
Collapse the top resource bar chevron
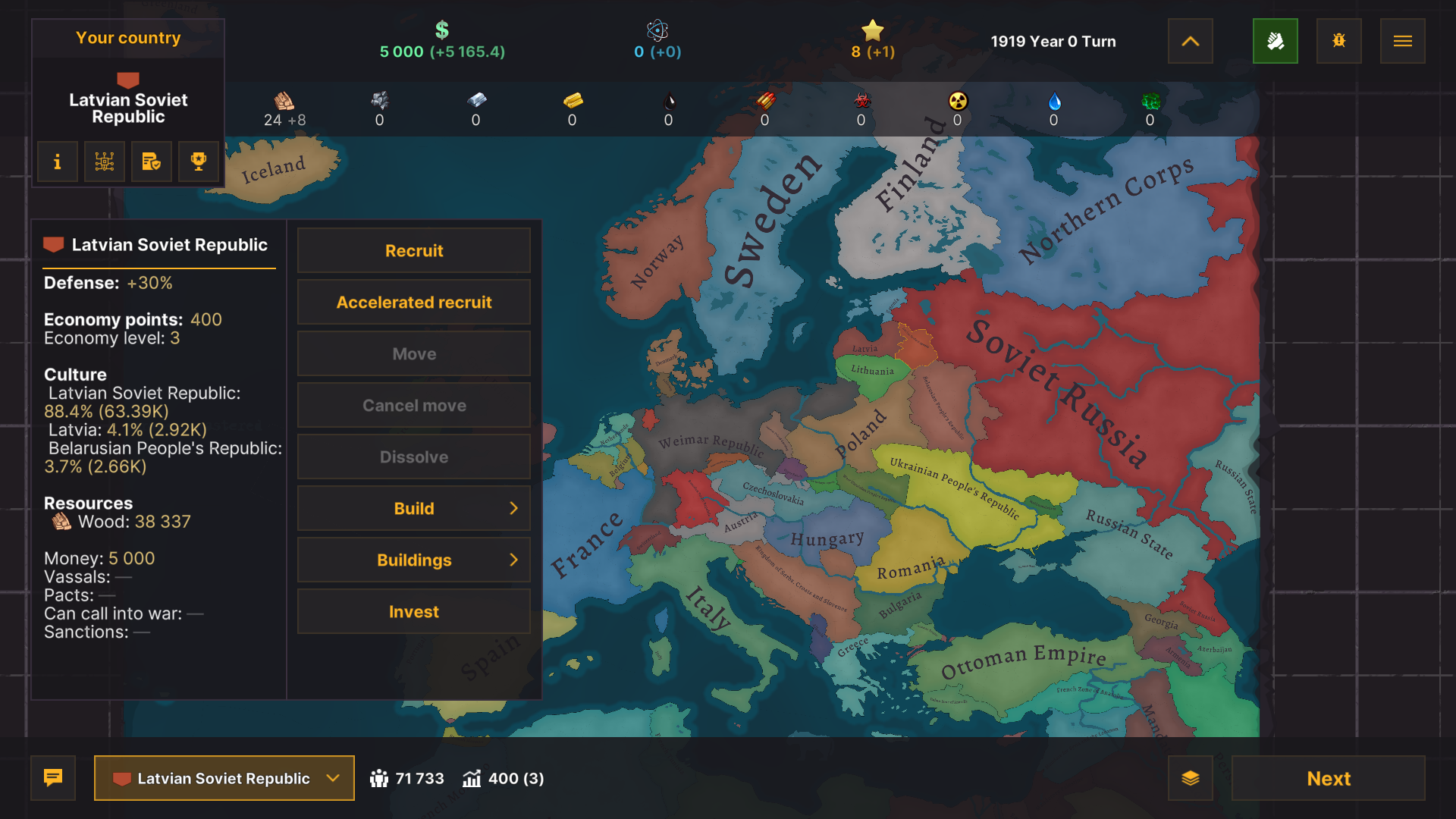pyautogui.click(x=1190, y=41)
